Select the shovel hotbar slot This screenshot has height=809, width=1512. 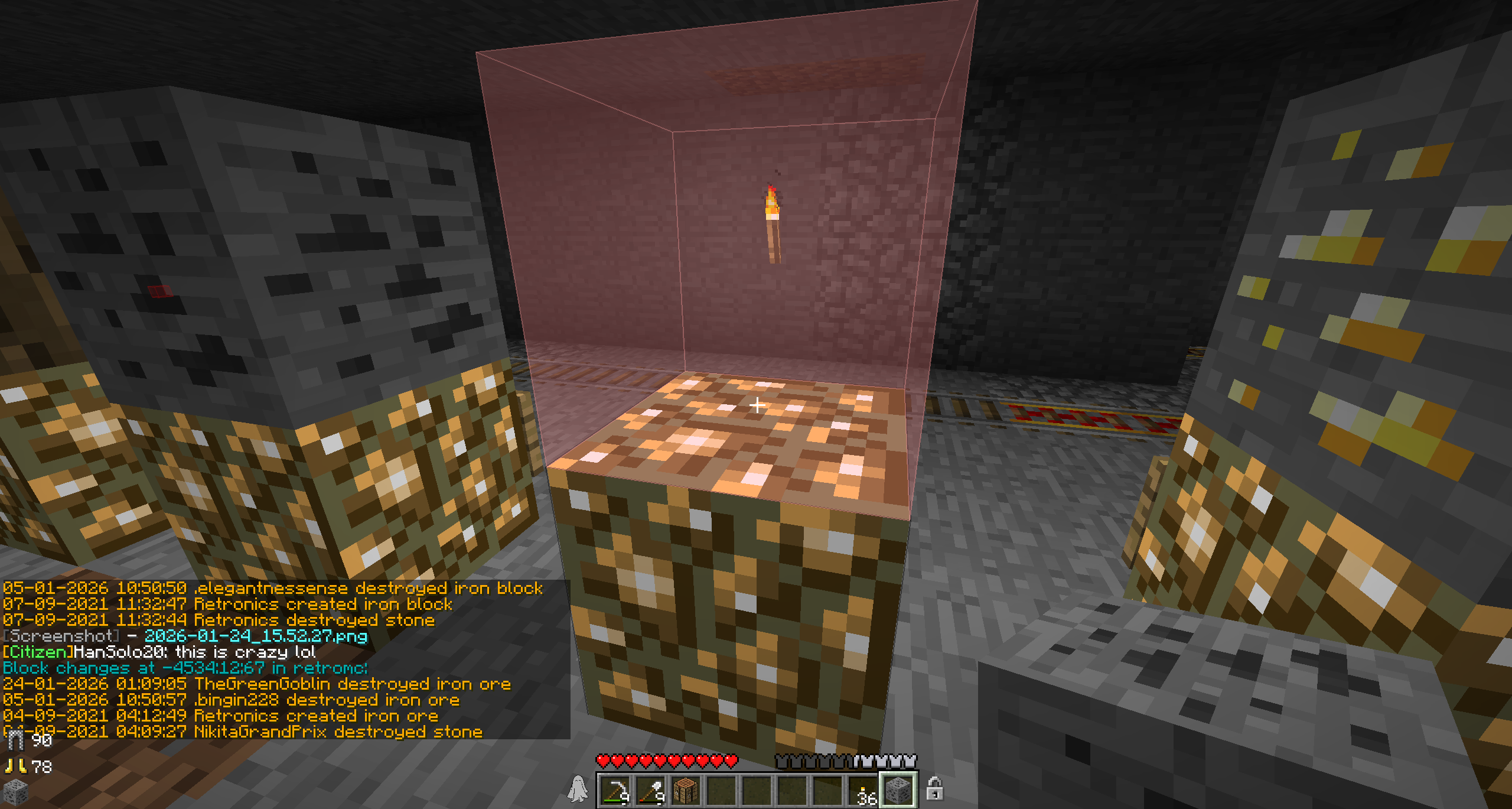click(650, 790)
